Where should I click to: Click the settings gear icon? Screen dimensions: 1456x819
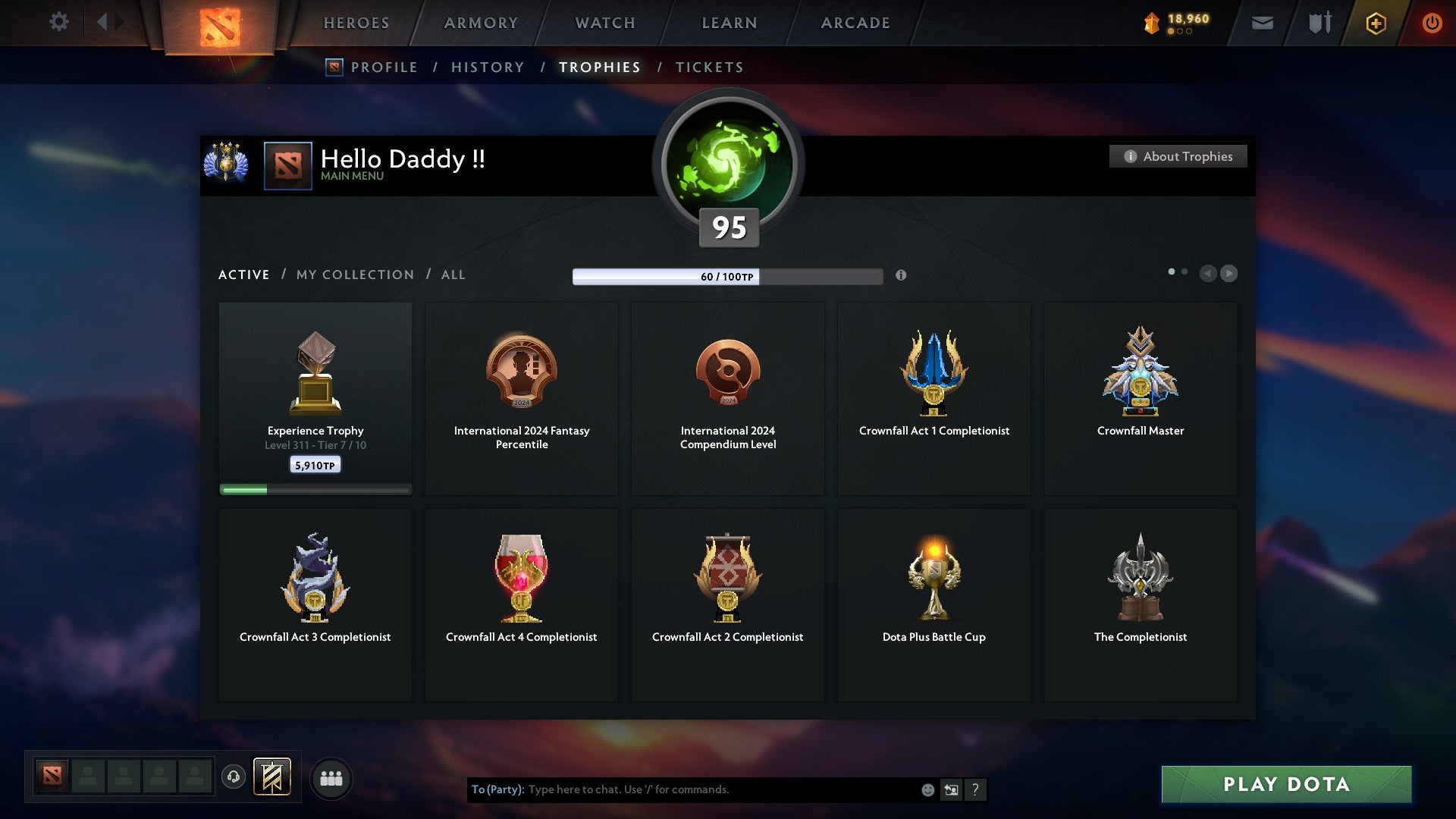(58, 22)
